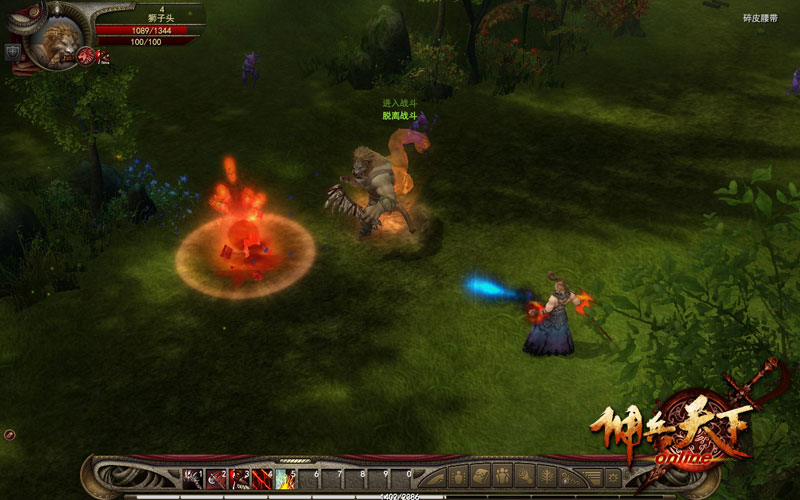Select the red lion emblem under the portrait

pyautogui.click(x=86, y=55)
